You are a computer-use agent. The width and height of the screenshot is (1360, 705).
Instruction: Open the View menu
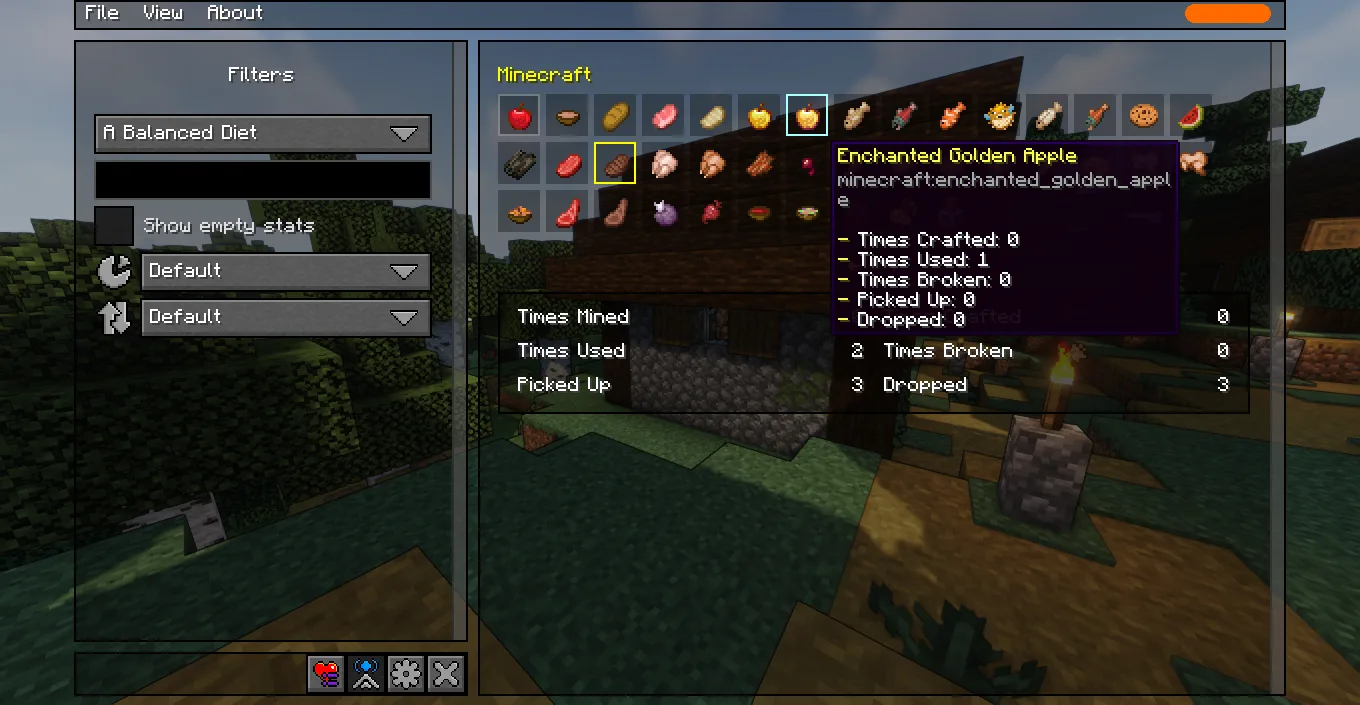[x=162, y=13]
